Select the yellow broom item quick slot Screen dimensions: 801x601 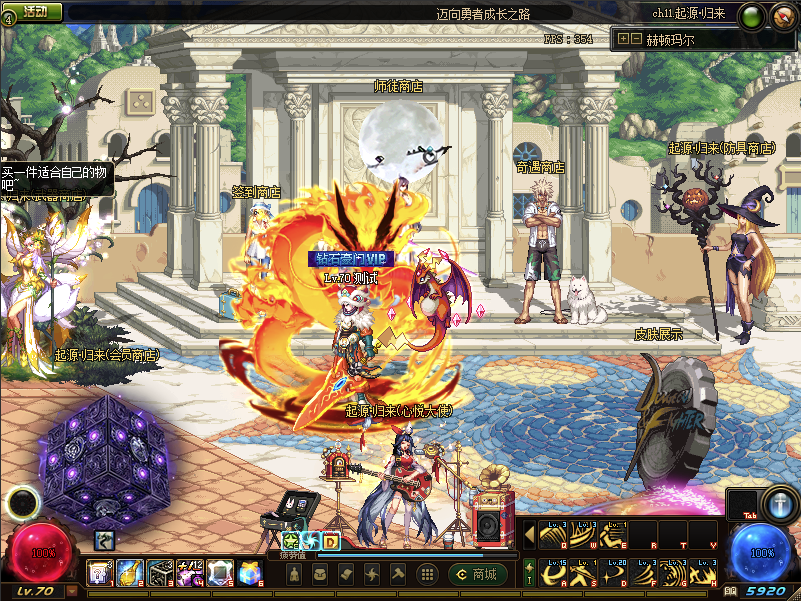tap(129, 573)
